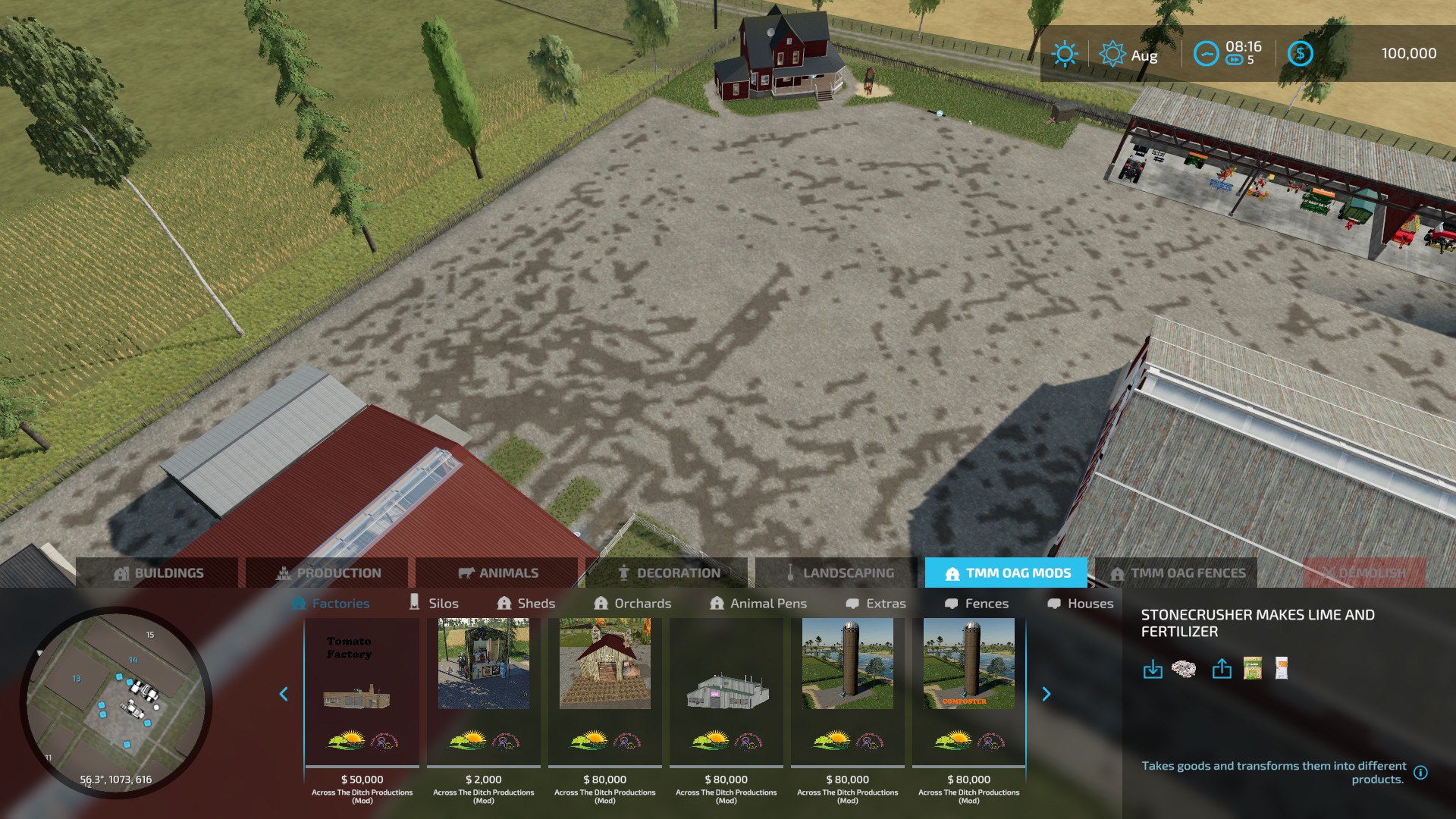This screenshot has width=1456, height=819.
Task: Open the Decoration tab
Action: tap(667, 573)
